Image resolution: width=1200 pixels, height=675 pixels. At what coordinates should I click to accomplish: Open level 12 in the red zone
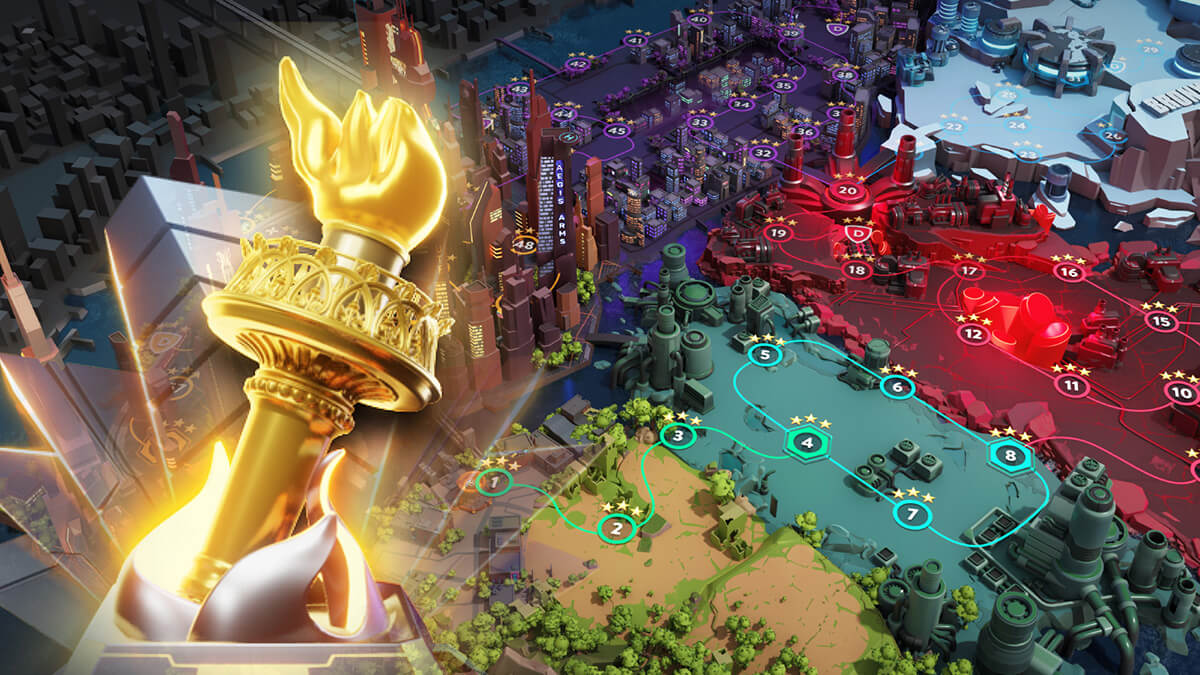tap(973, 335)
